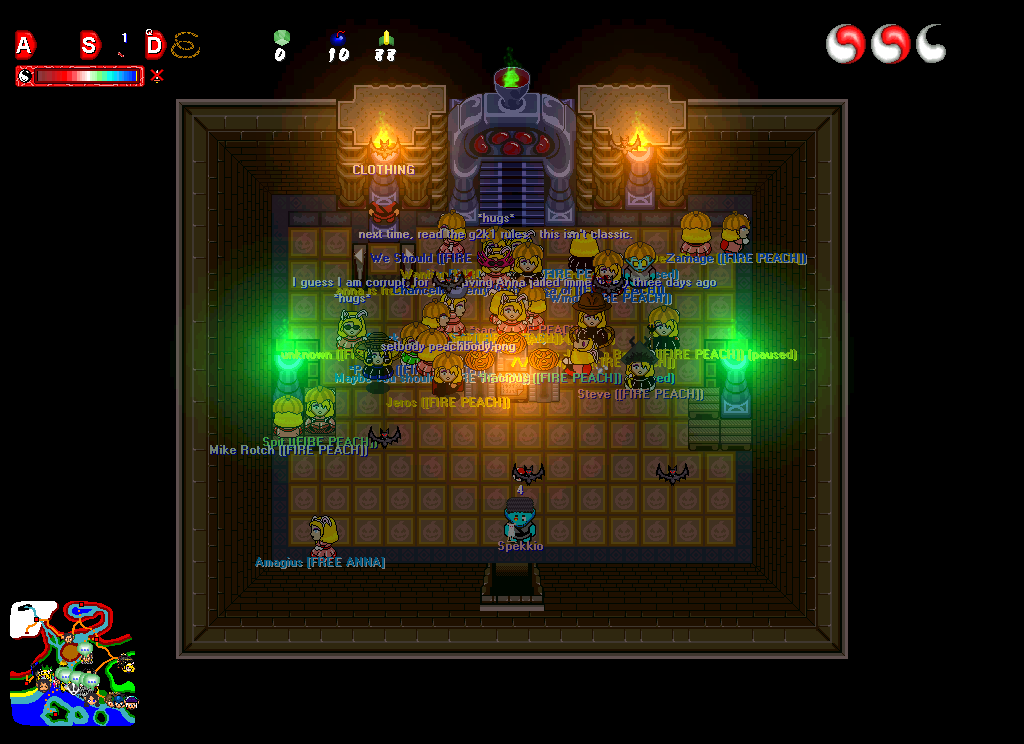Screen dimensions: 1024x744
Task: Choose the D item slot icon
Action: click(x=154, y=45)
